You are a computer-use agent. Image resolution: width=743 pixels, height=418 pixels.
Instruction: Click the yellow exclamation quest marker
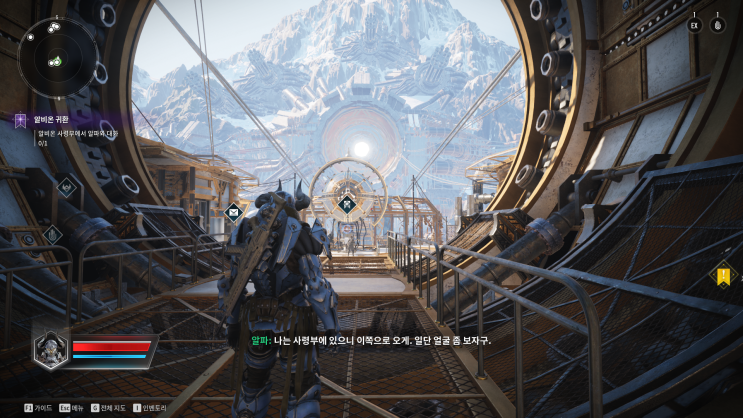coord(722,274)
